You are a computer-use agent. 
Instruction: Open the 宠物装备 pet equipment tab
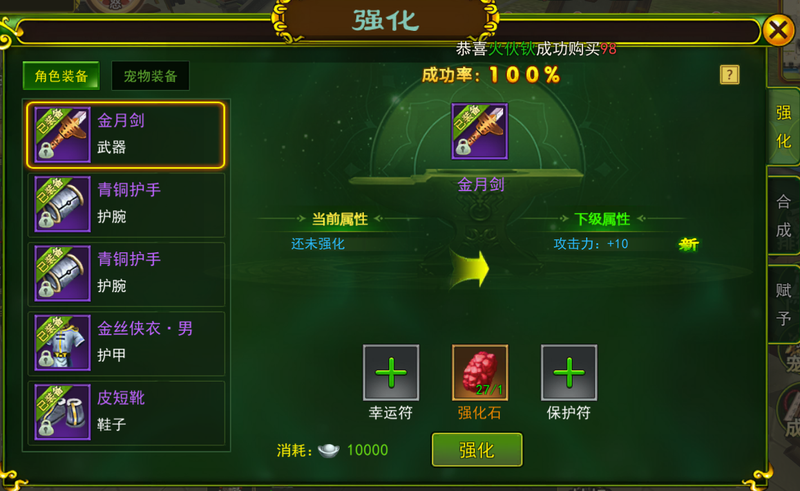pos(150,76)
